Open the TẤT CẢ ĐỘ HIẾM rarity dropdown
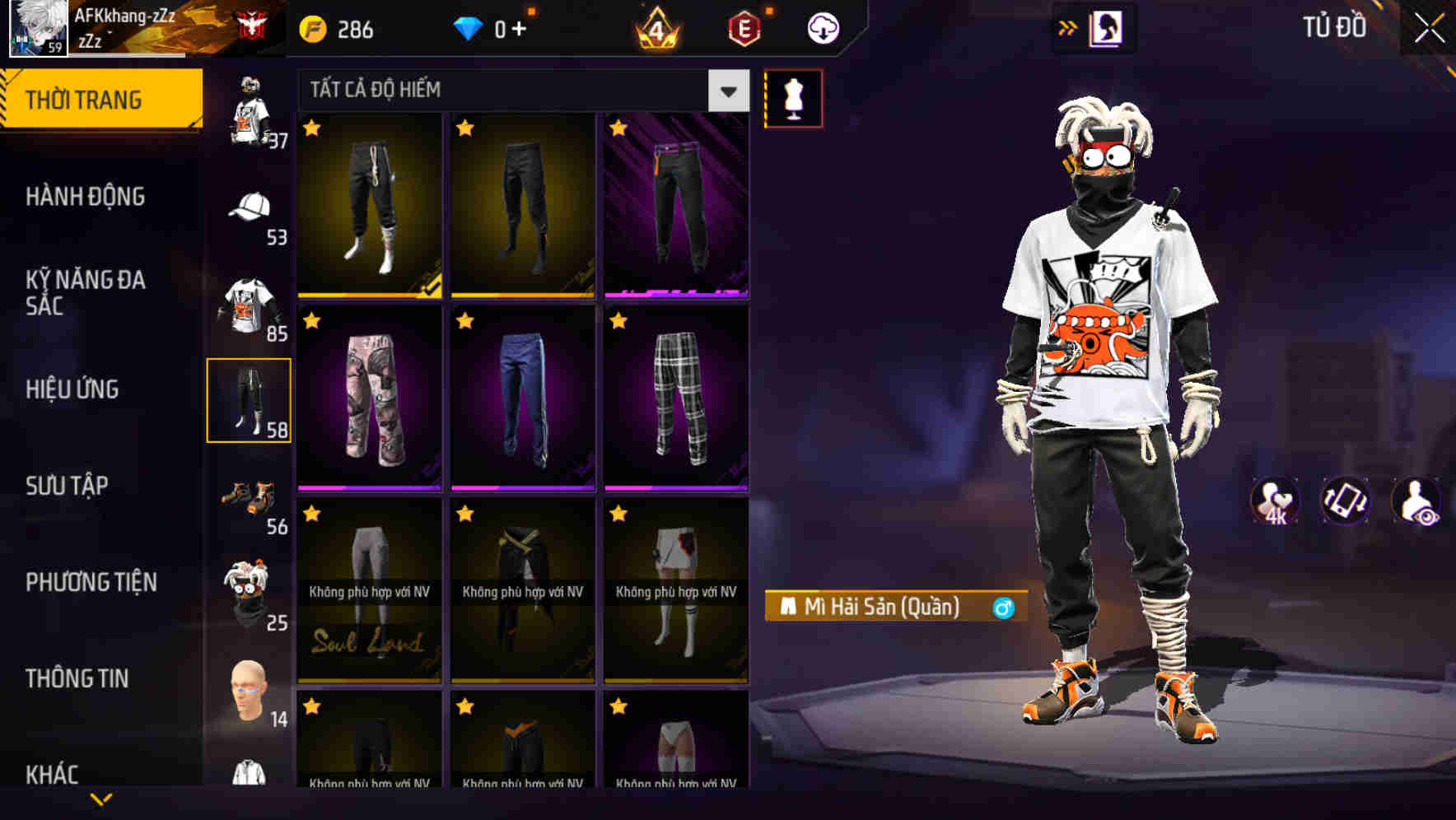 (519, 91)
